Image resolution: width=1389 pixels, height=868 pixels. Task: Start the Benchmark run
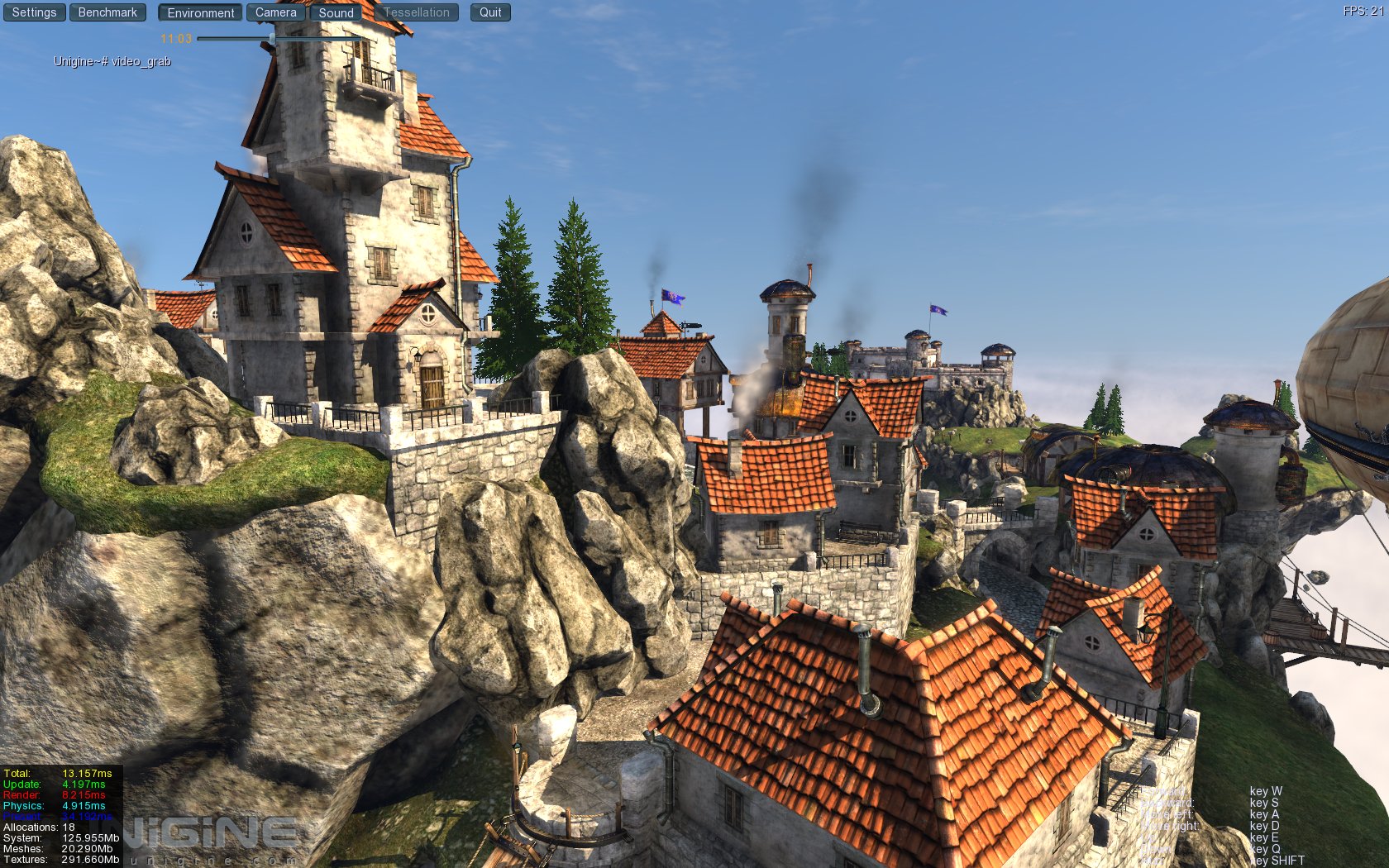(x=107, y=12)
